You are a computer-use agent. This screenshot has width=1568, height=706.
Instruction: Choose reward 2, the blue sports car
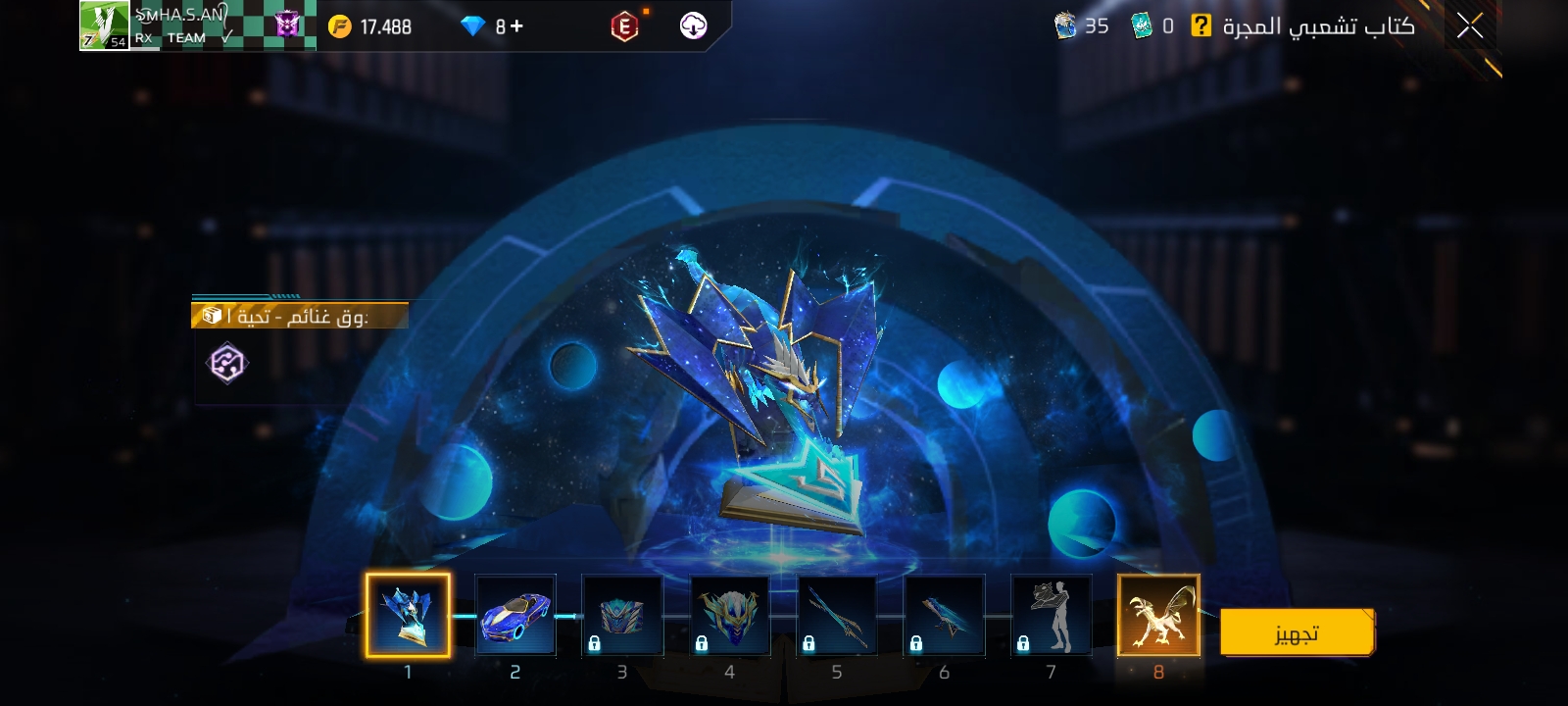[514, 615]
